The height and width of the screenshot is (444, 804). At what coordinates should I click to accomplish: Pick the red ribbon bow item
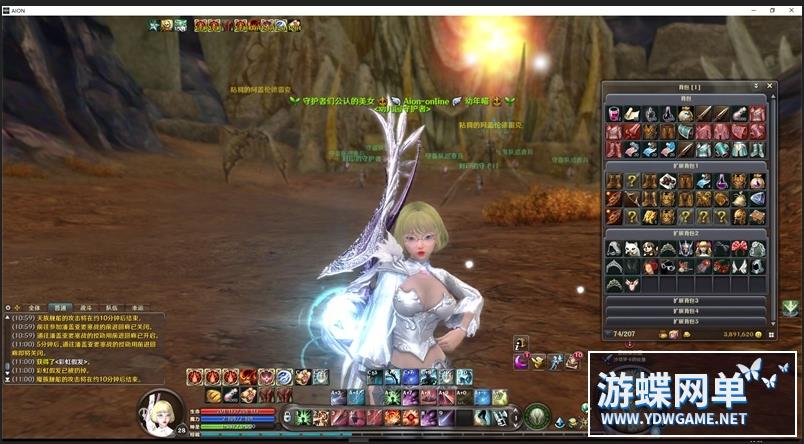coord(740,248)
